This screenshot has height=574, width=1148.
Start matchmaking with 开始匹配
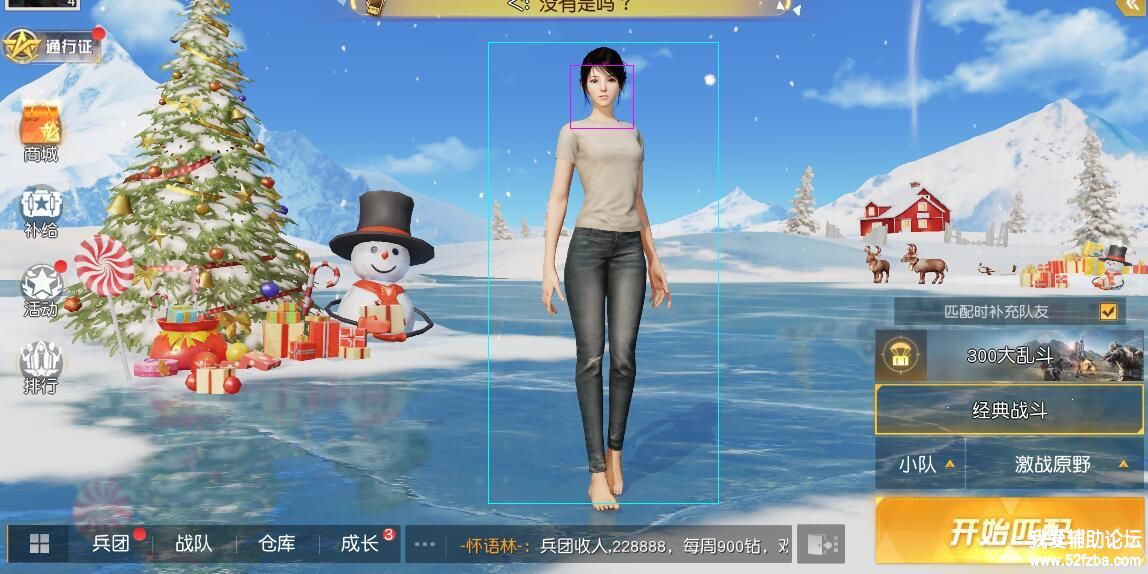pos(1010,531)
